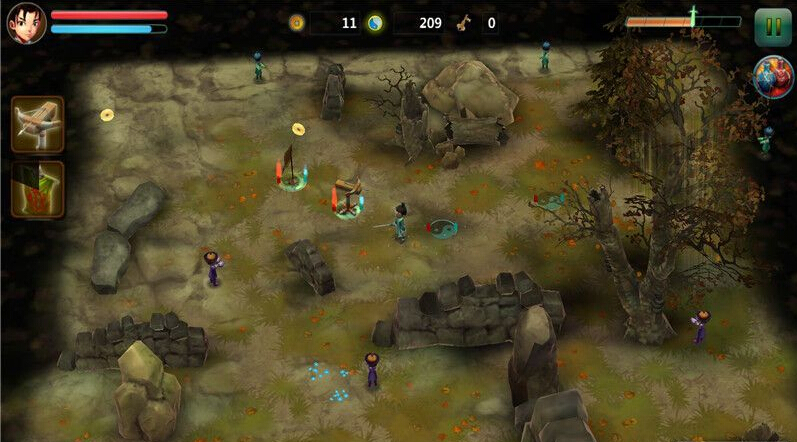Pause the game
Viewport: 797px width, 442px height.
pos(772,26)
